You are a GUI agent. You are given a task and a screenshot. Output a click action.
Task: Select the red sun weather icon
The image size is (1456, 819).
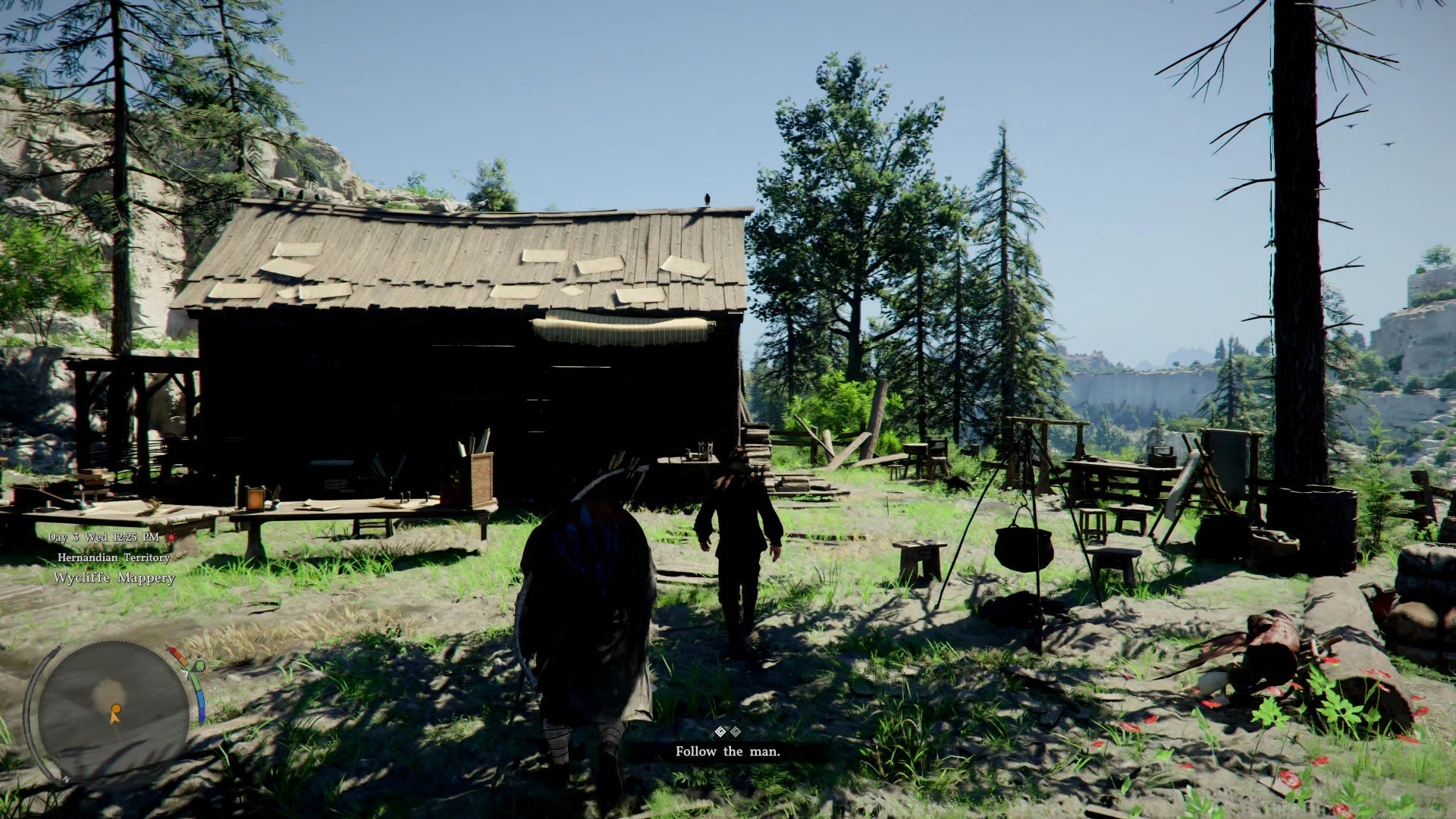(171, 537)
